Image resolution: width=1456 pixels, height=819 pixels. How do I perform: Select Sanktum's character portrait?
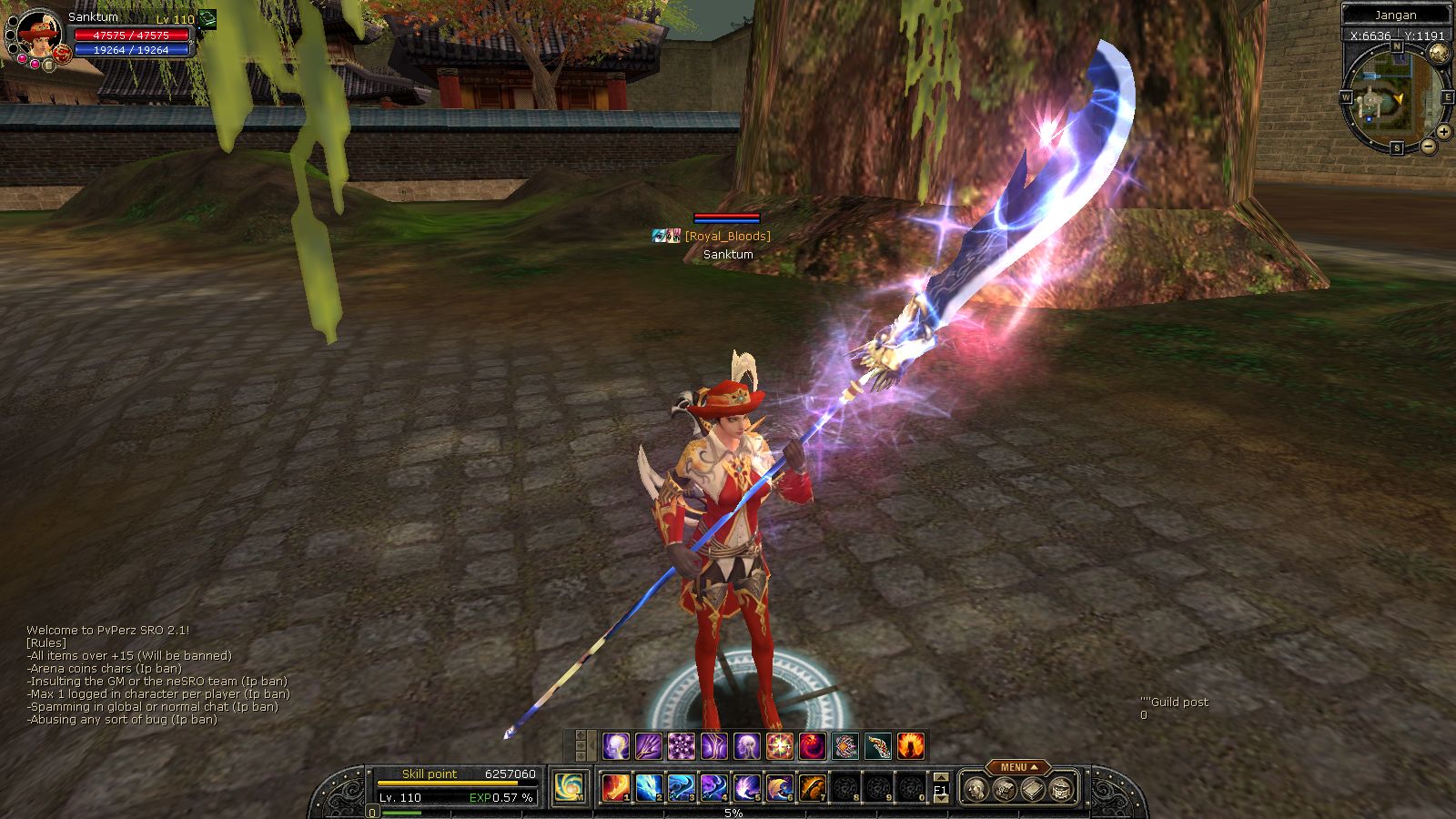pos(38,35)
